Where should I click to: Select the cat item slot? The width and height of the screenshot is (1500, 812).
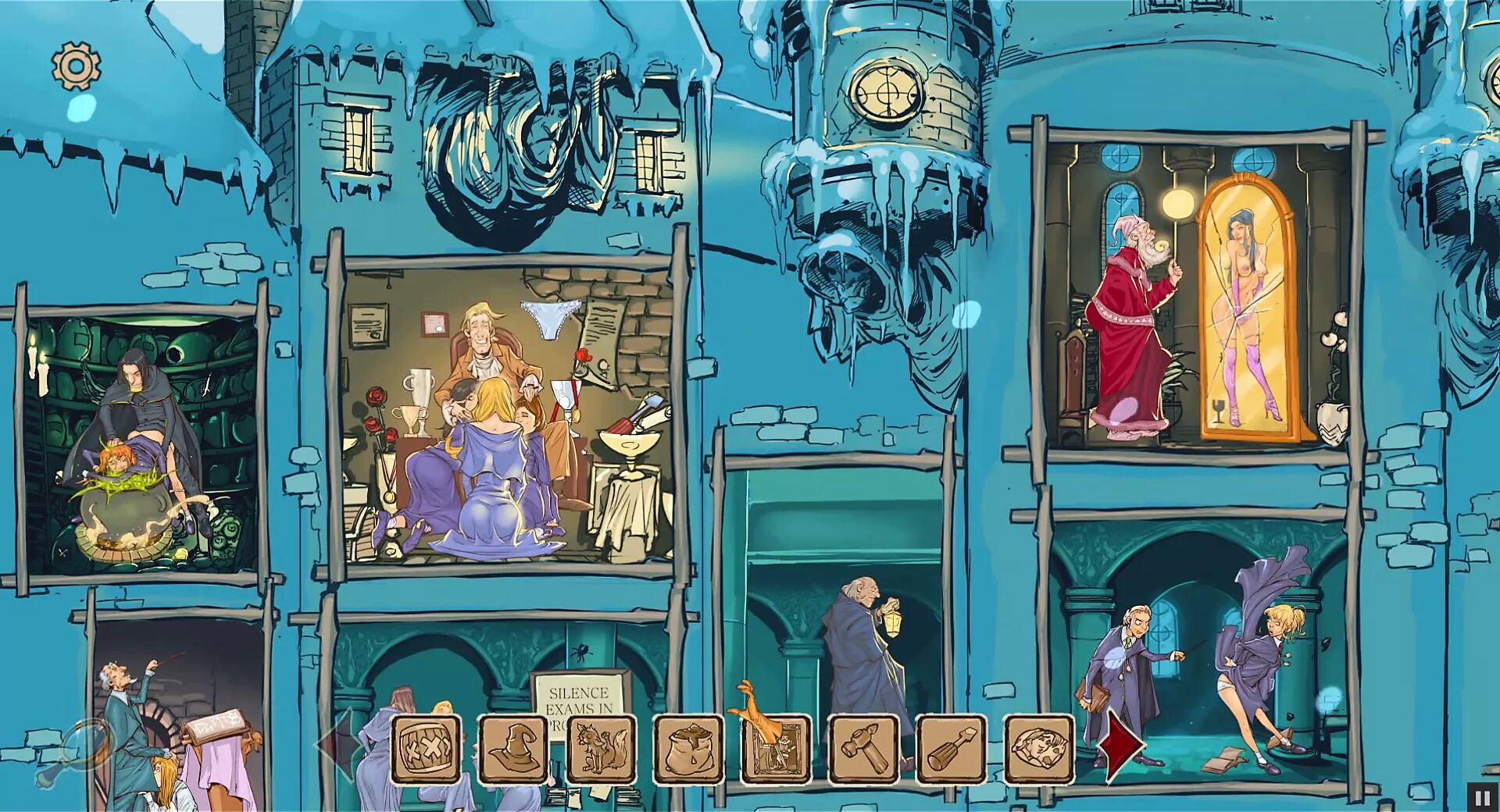click(x=601, y=750)
